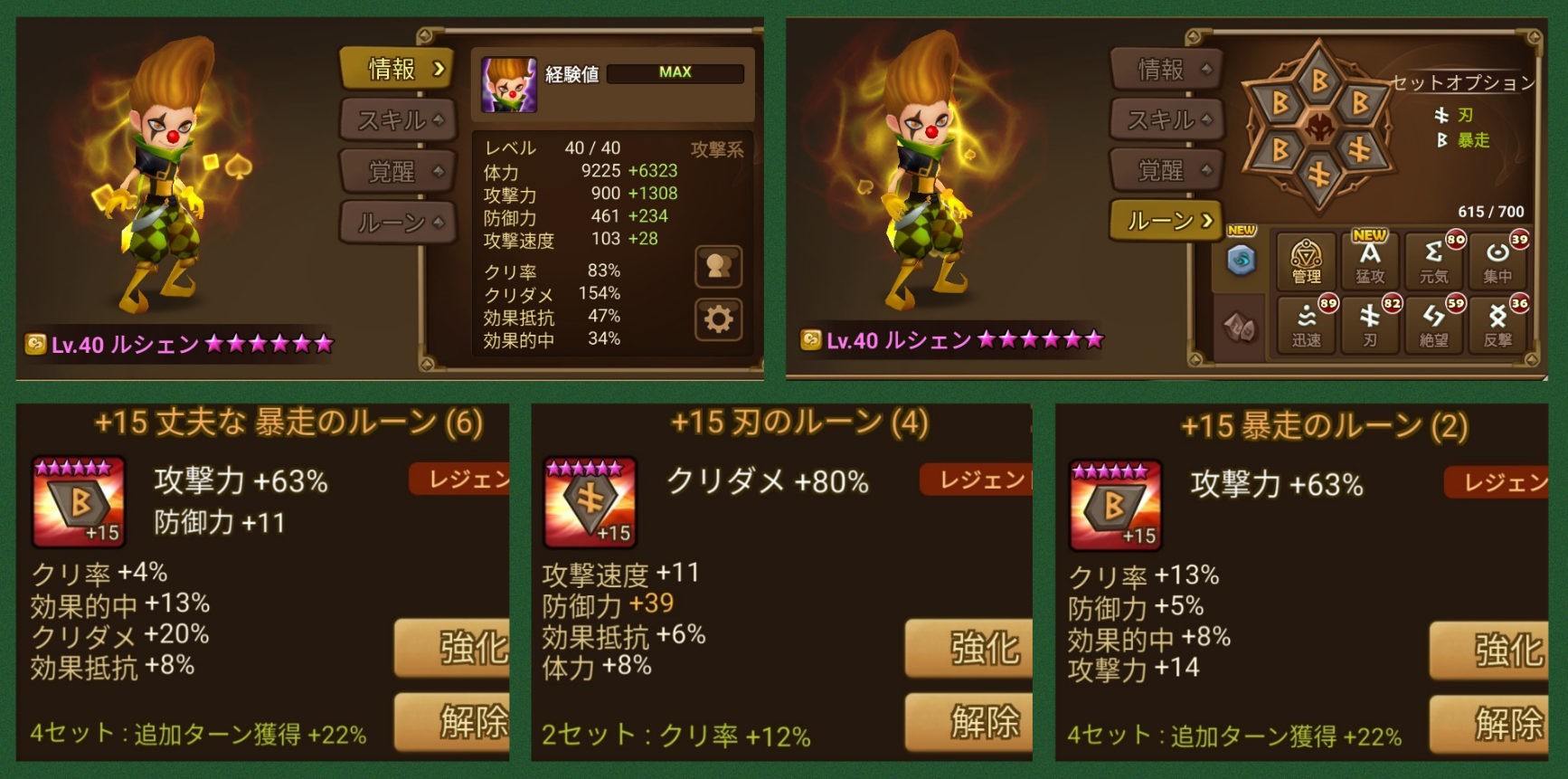Expand the 覚醒 tab arrow
This screenshot has width=1568, height=779.
click(438, 170)
